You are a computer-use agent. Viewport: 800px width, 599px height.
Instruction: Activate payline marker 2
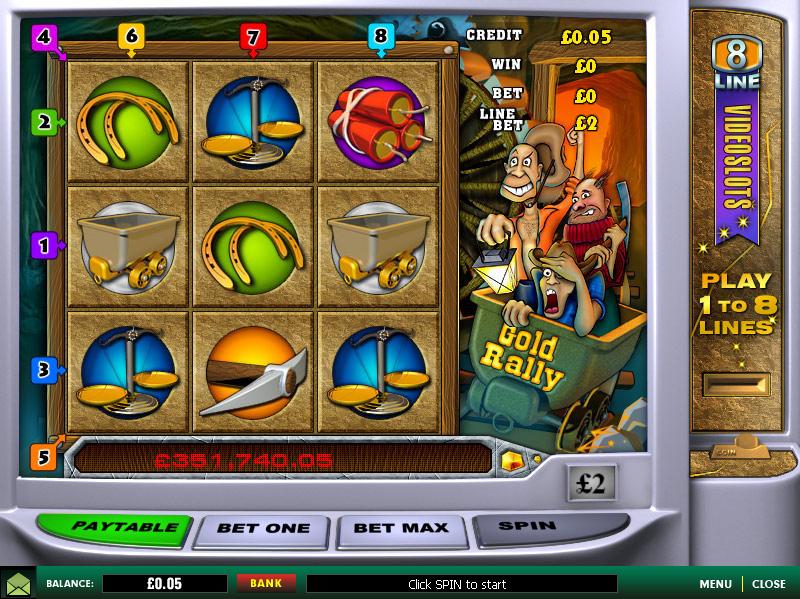pyautogui.click(x=43, y=122)
